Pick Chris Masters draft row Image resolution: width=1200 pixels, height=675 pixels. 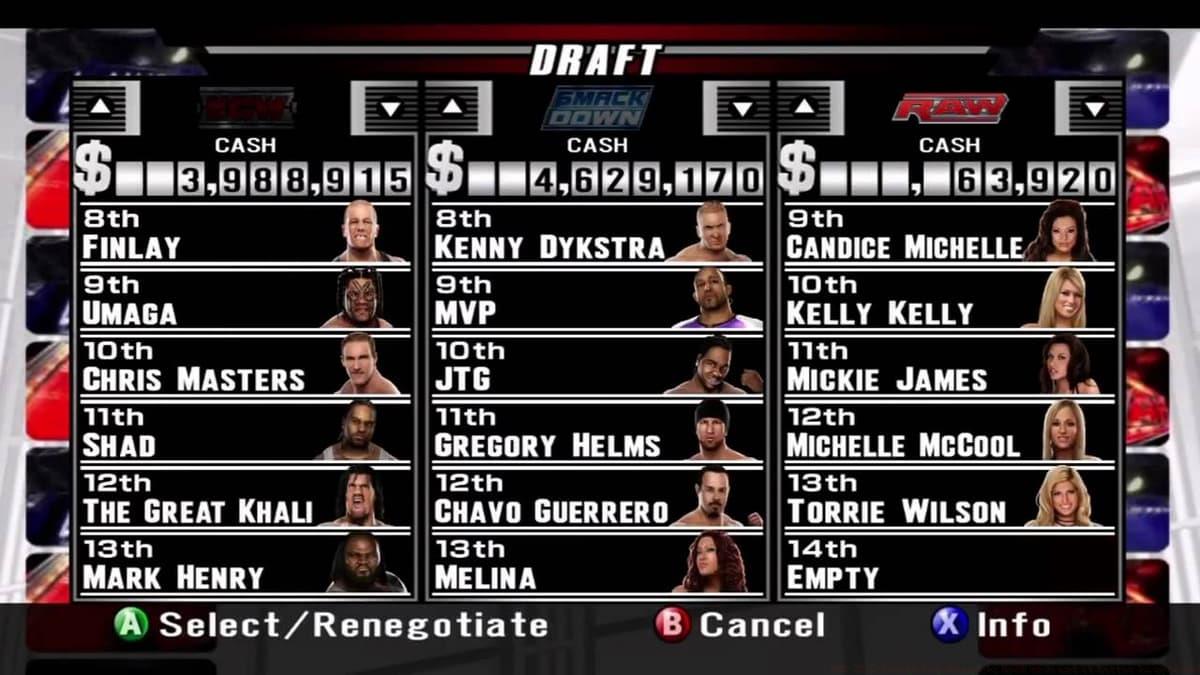coord(244,365)
